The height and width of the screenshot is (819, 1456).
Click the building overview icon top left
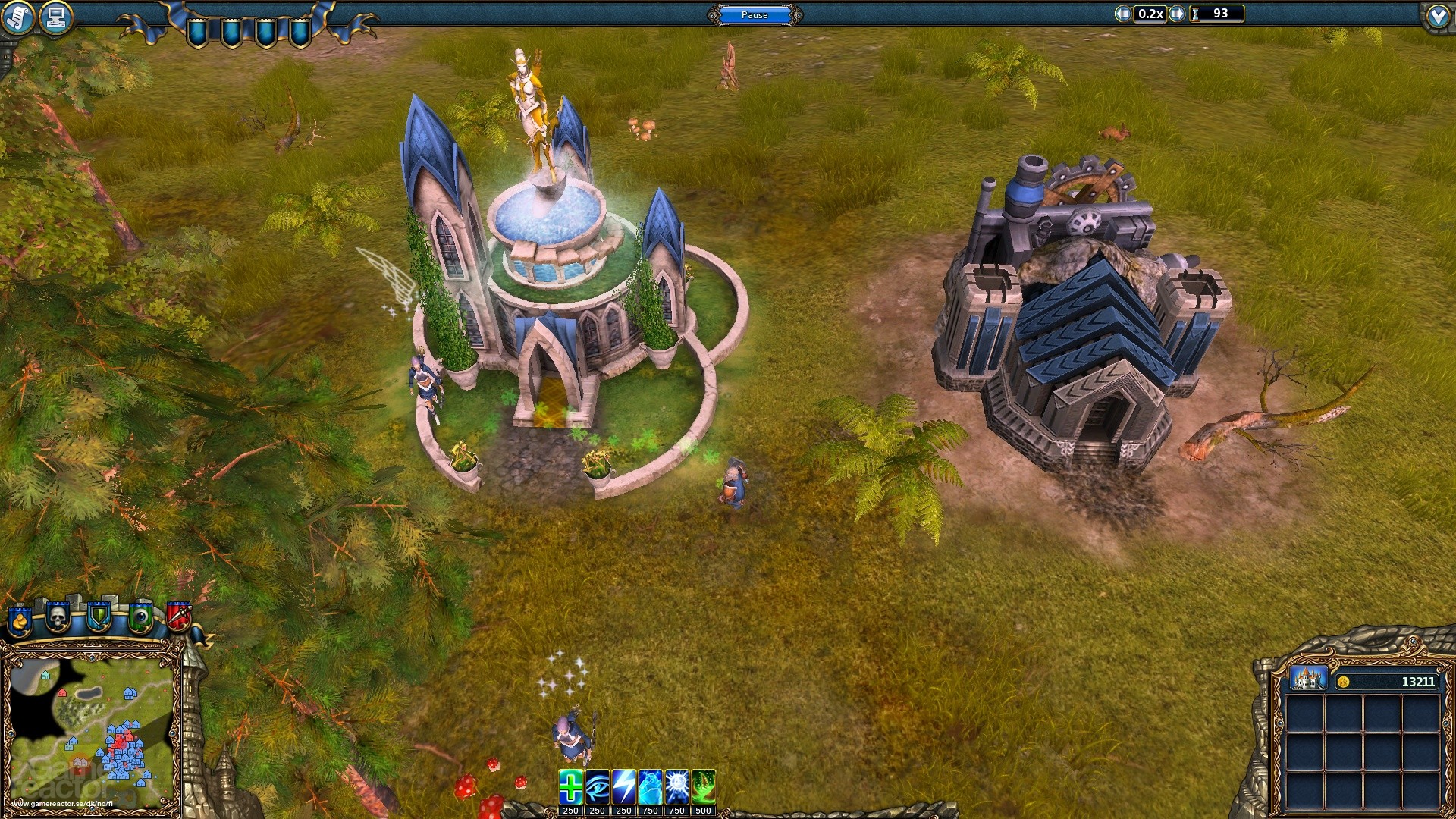coord(53,15)
